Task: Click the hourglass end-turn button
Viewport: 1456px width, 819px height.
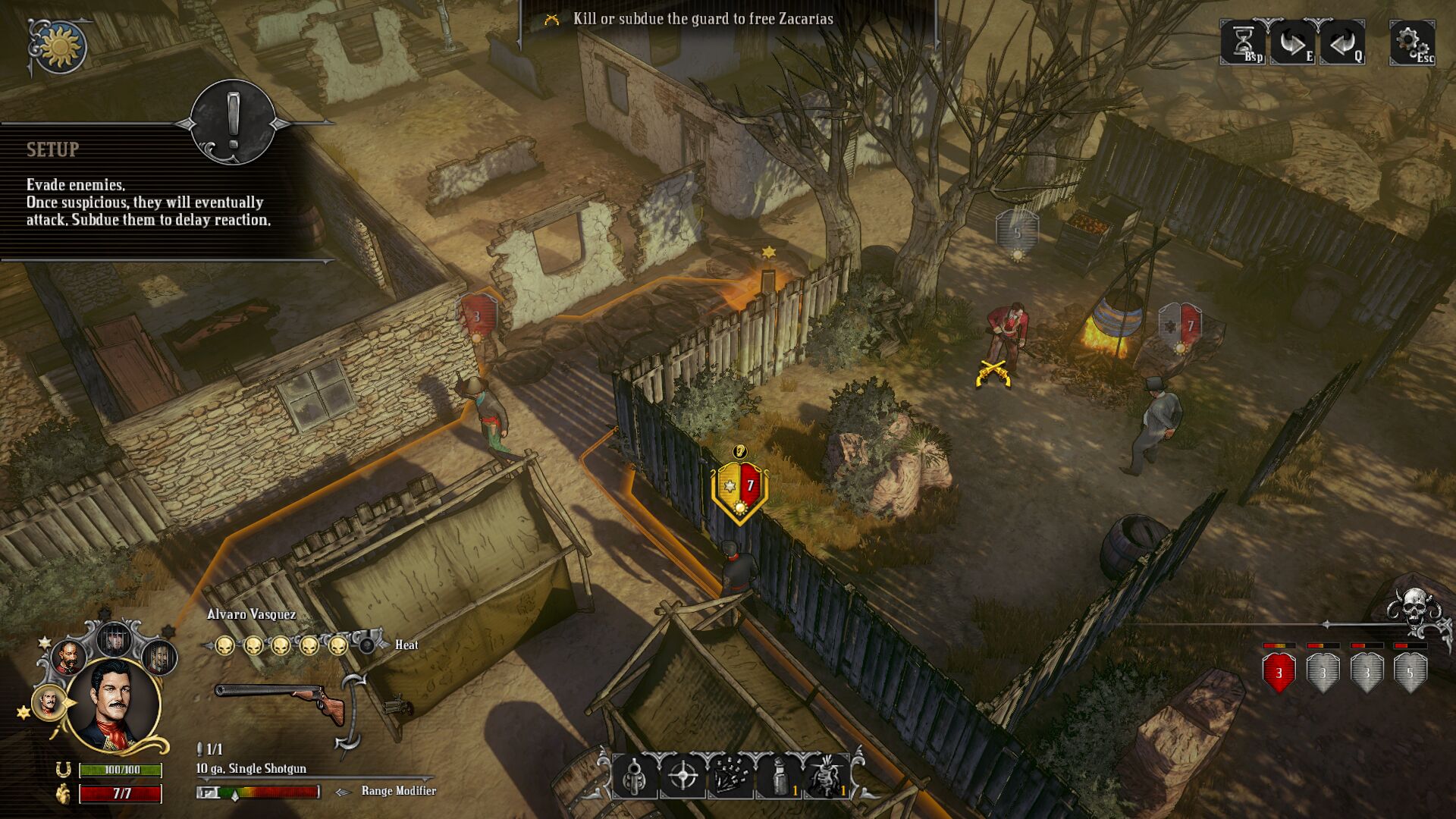Action: click(x=1243, y=42)
